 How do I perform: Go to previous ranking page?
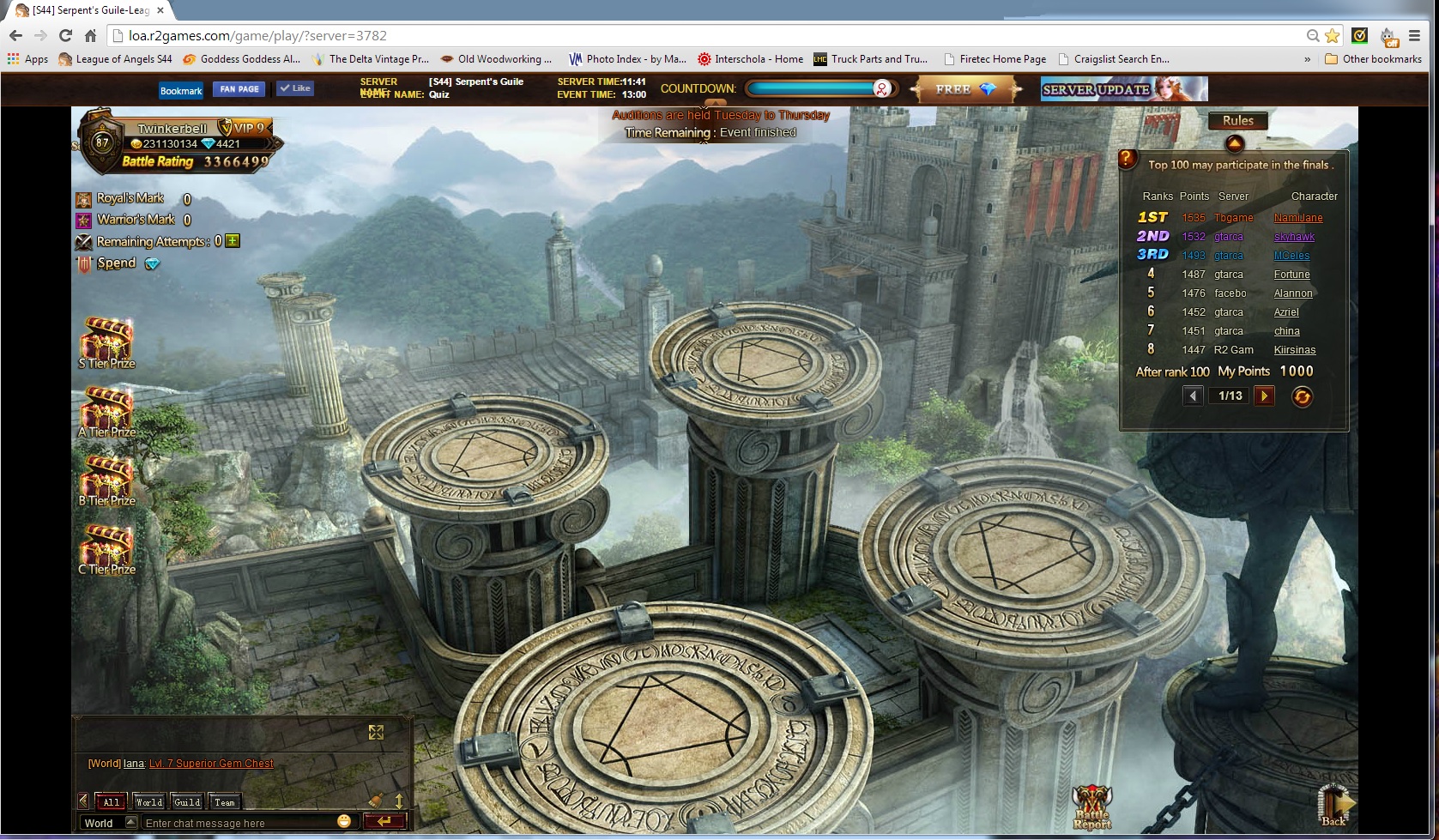tap(1193, 396)
